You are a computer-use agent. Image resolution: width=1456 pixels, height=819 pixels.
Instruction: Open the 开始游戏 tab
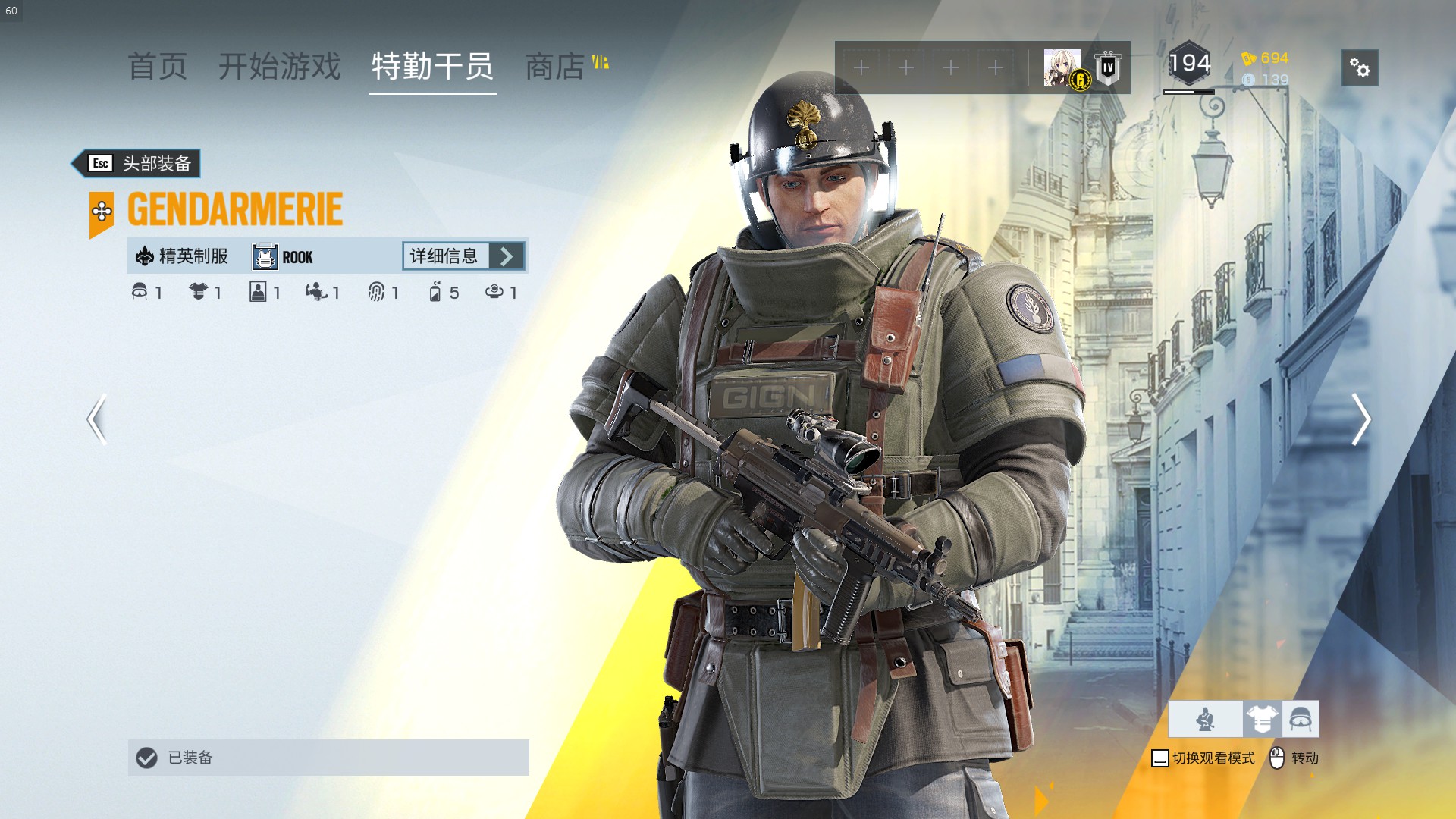tap(280, 67)
